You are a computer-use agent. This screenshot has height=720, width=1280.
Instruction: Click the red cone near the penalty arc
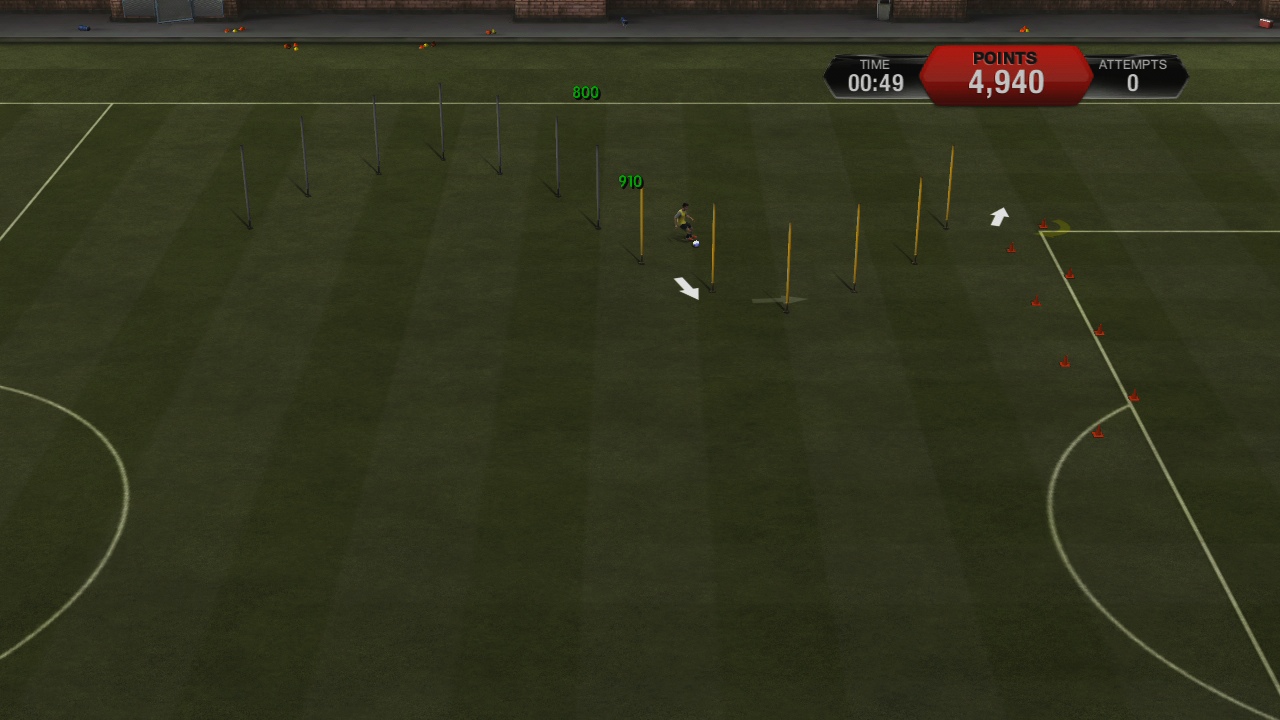pyautogui.click(x=1097, y=430)
